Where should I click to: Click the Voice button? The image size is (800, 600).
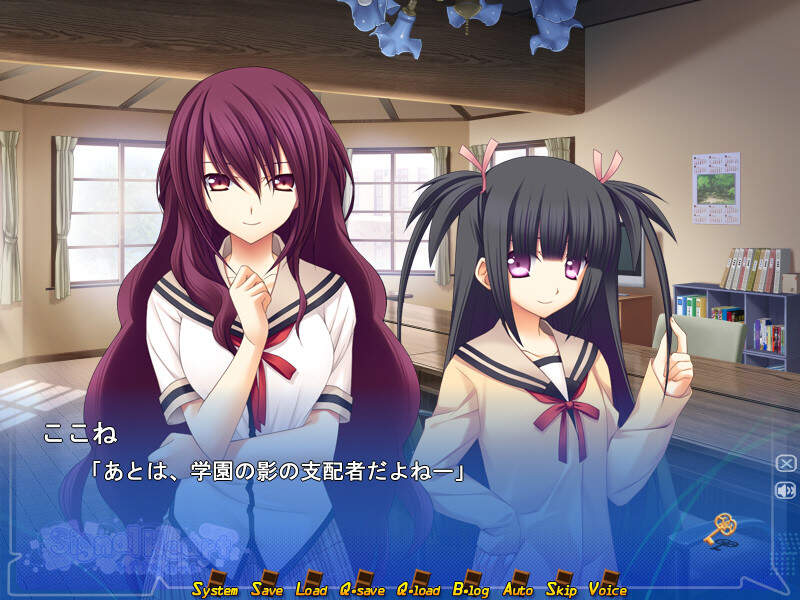pos(608,587)
